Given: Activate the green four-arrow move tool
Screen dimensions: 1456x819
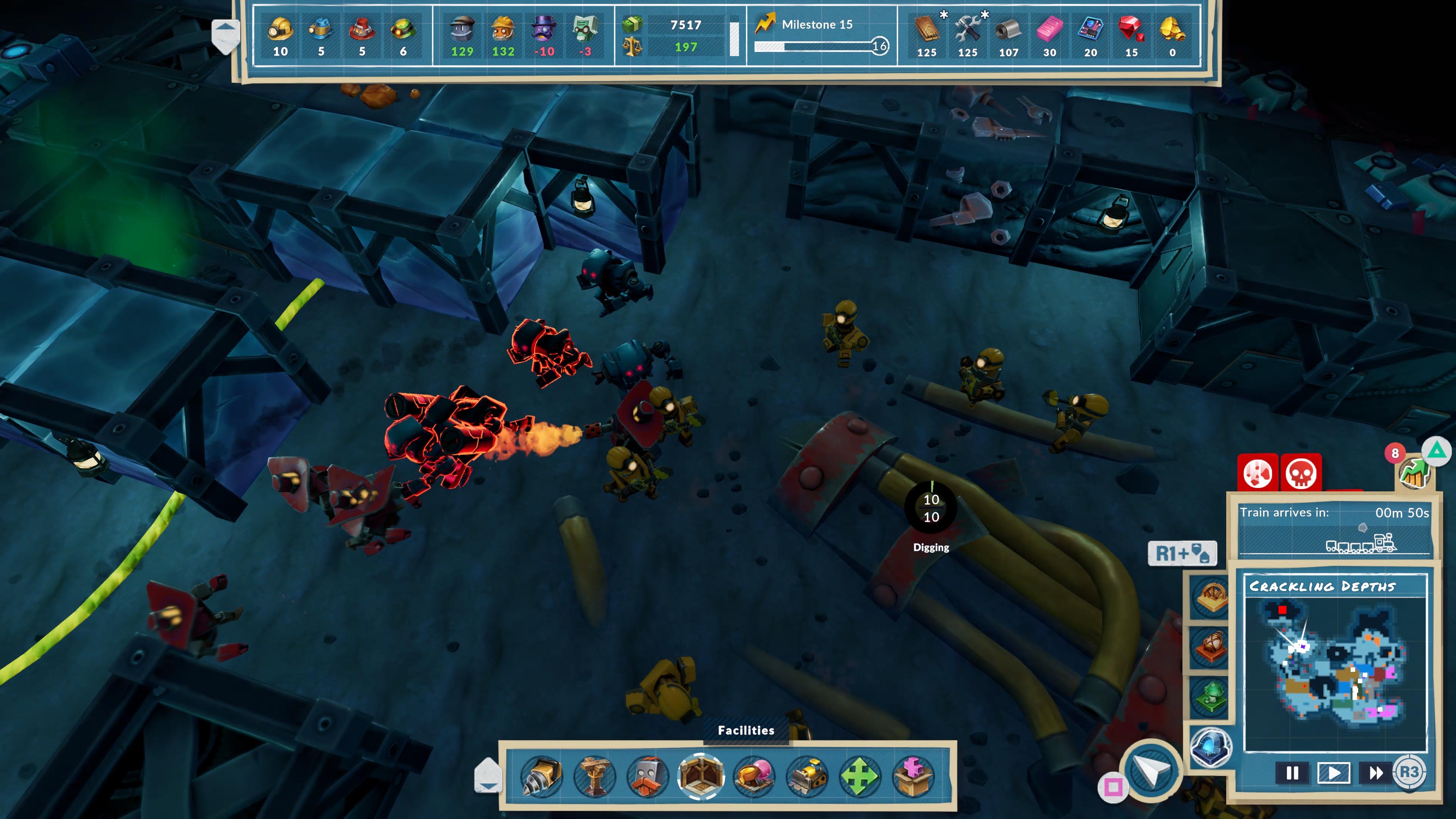Looking at the screenshot, I should point(860,777).
